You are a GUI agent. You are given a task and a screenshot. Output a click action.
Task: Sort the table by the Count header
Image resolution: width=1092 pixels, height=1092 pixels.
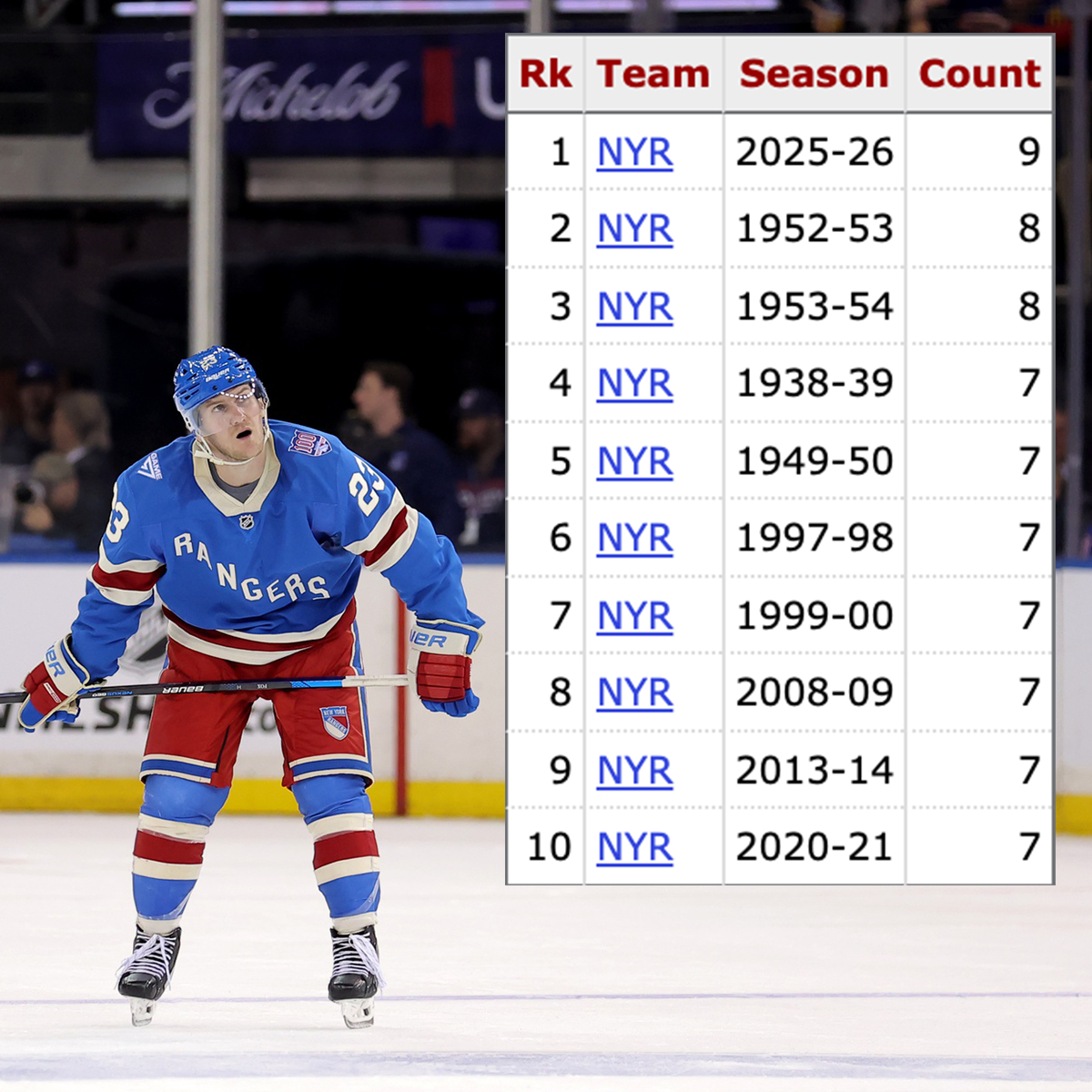coord(979,74)
